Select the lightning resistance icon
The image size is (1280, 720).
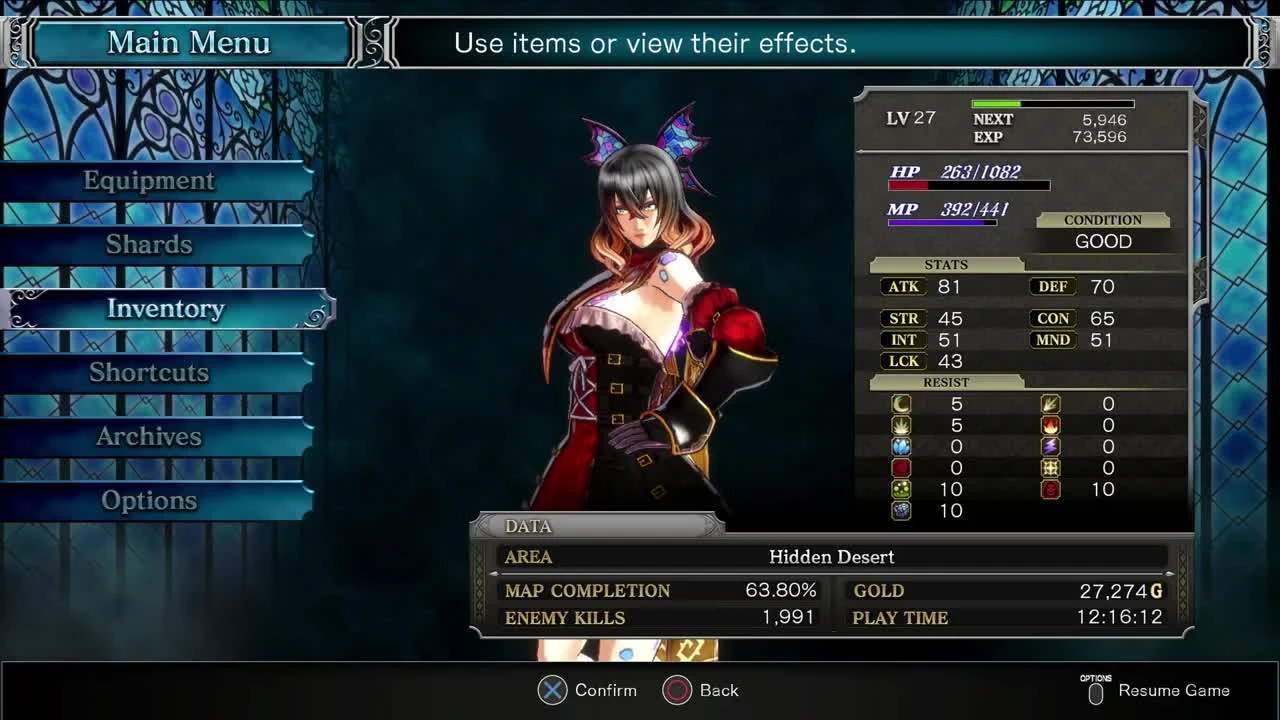pos(1049,446)
